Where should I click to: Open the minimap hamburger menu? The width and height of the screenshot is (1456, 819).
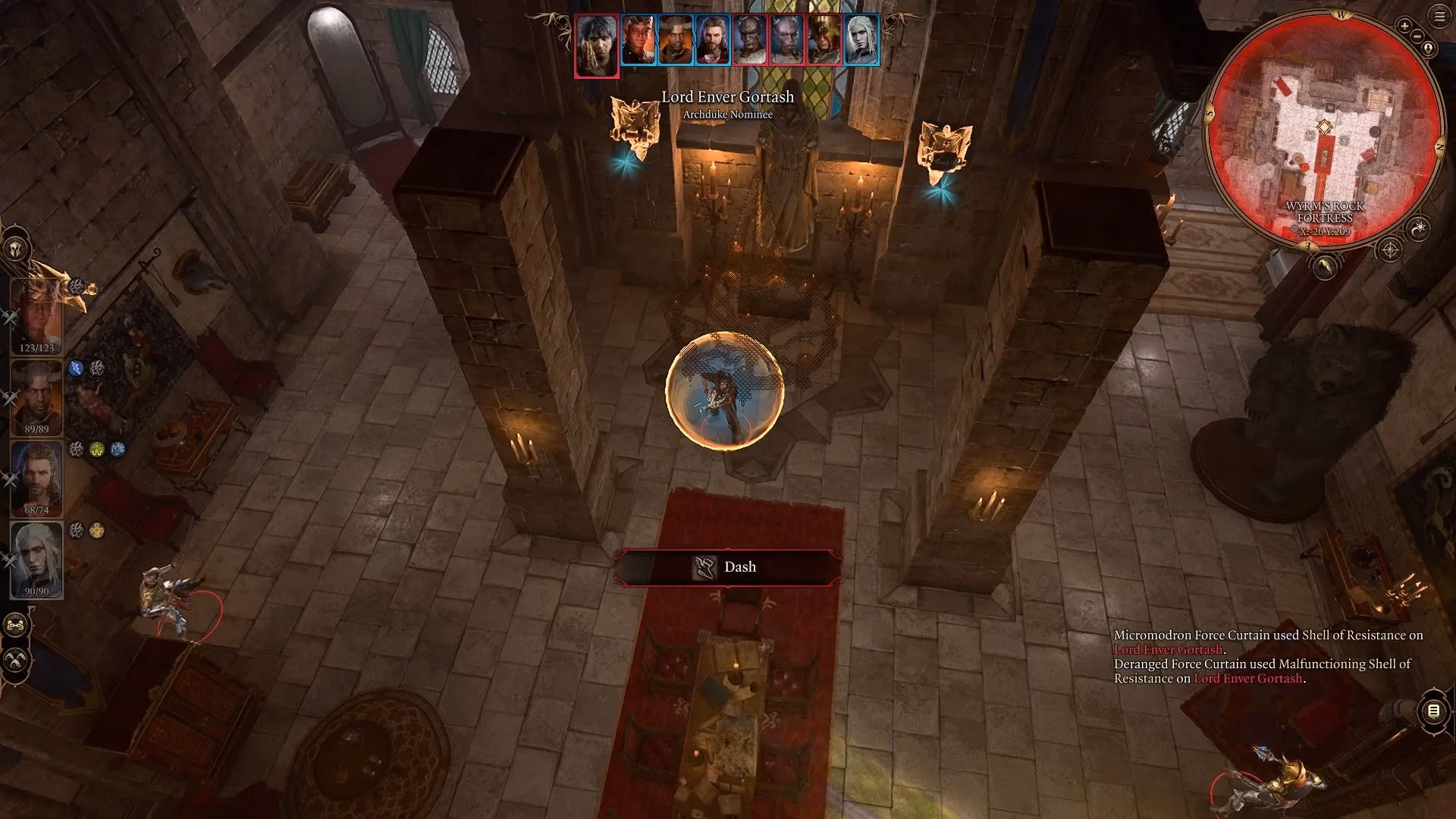pyautogui.click(x=1439, y=16)
